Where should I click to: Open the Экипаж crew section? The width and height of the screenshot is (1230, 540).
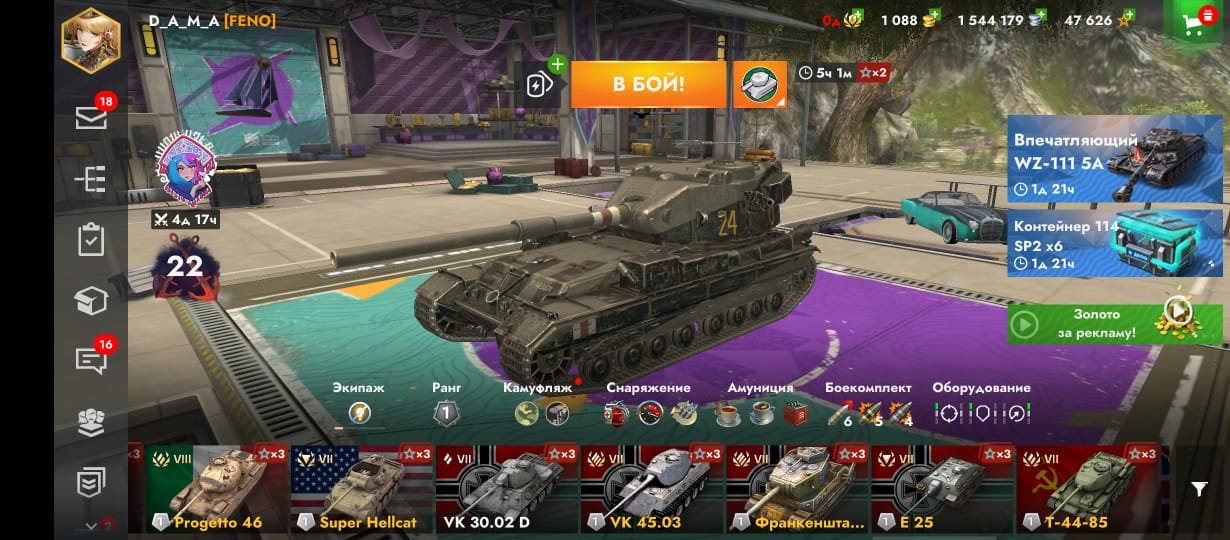click(360, 411)
